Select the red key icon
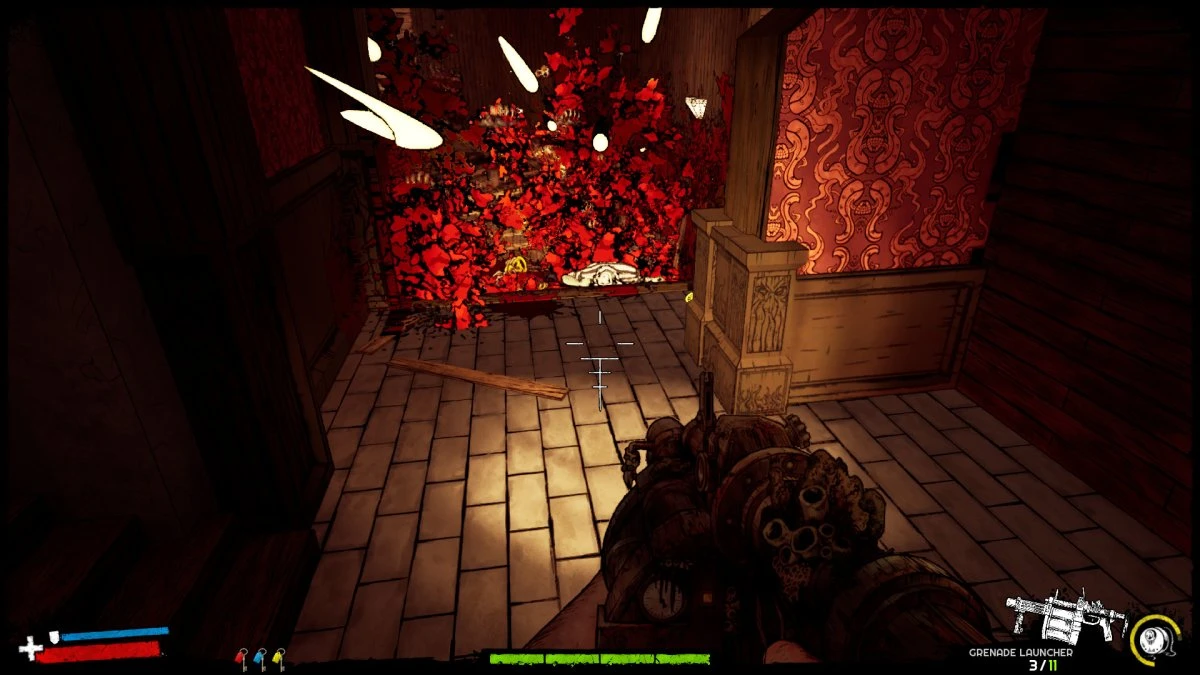Image resolution: width=1200 pixels, height=675 pixels. tap(241, 657)
